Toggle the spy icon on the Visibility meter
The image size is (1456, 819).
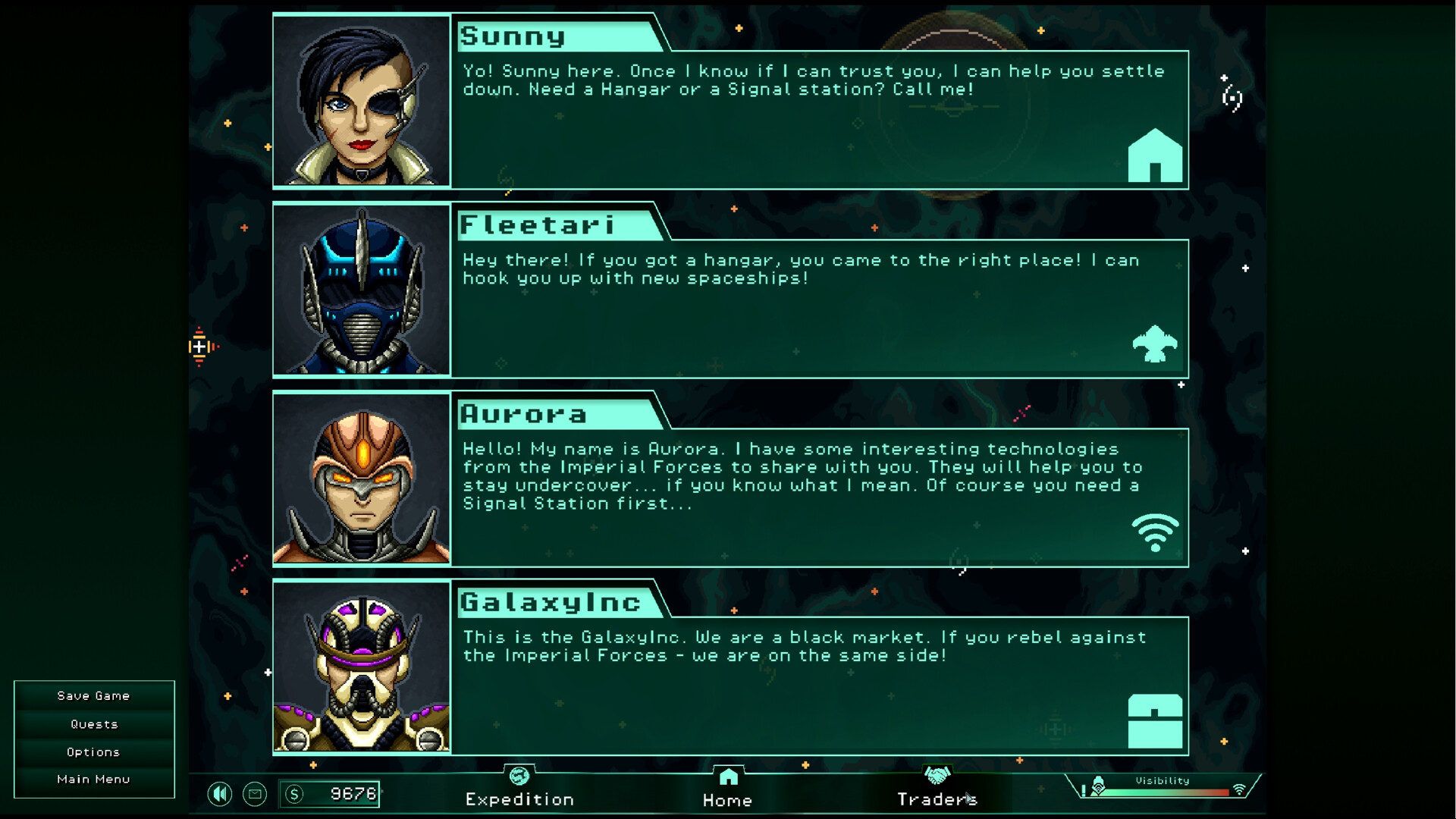[1097, 786]
